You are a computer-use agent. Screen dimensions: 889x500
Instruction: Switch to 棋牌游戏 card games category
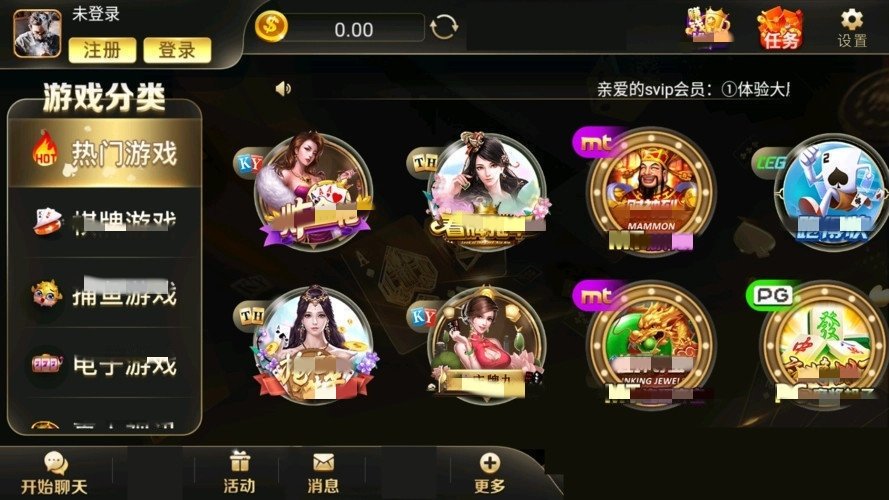105,221
